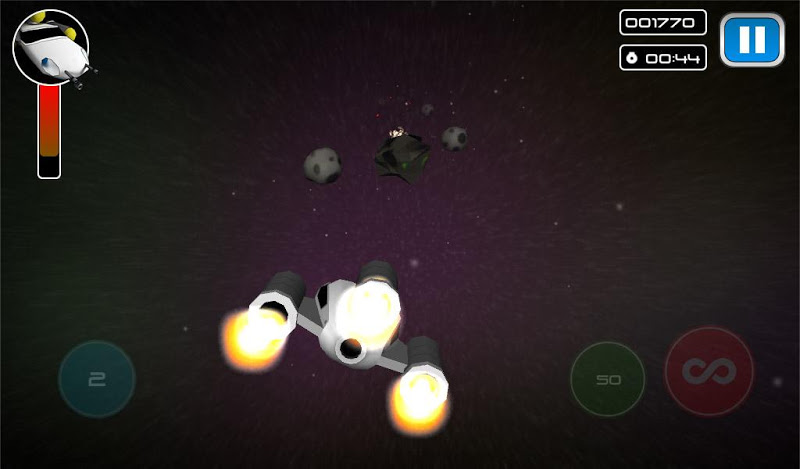Fire using the red infinity symbol button
The image size is (800, 469).
point(709,372)
